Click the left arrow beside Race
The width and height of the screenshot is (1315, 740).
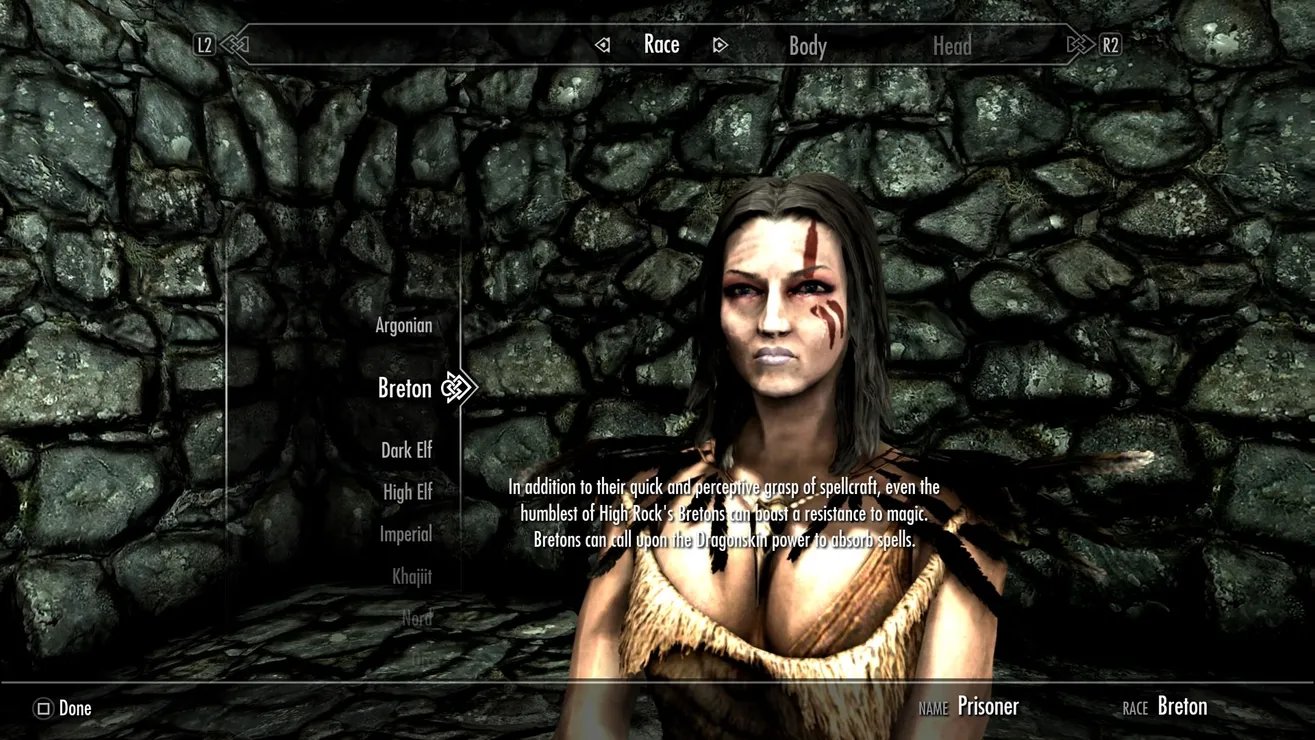(x=602, y=45)
